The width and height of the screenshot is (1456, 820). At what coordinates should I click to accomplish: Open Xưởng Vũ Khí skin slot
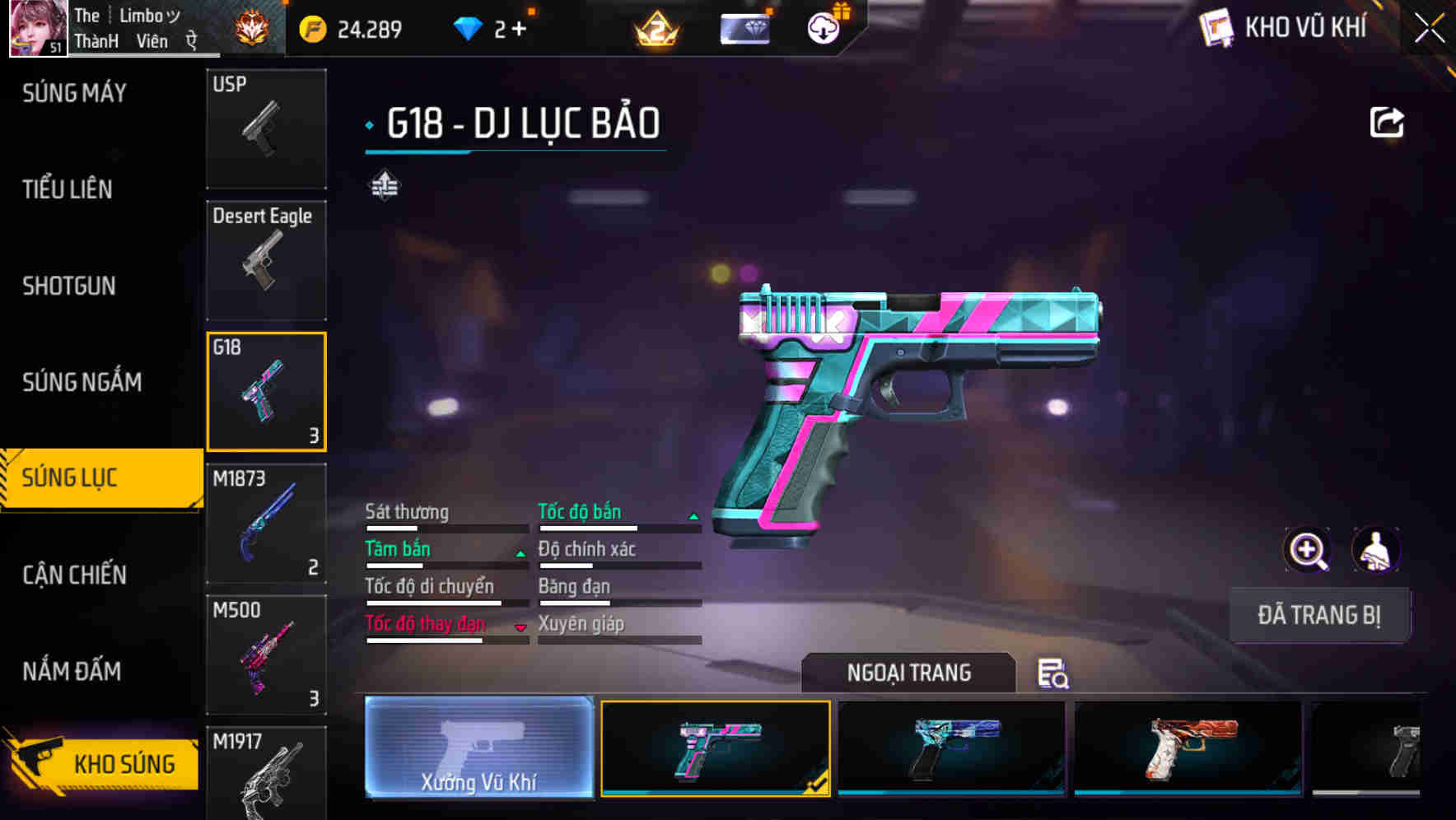tap(478, 749)
